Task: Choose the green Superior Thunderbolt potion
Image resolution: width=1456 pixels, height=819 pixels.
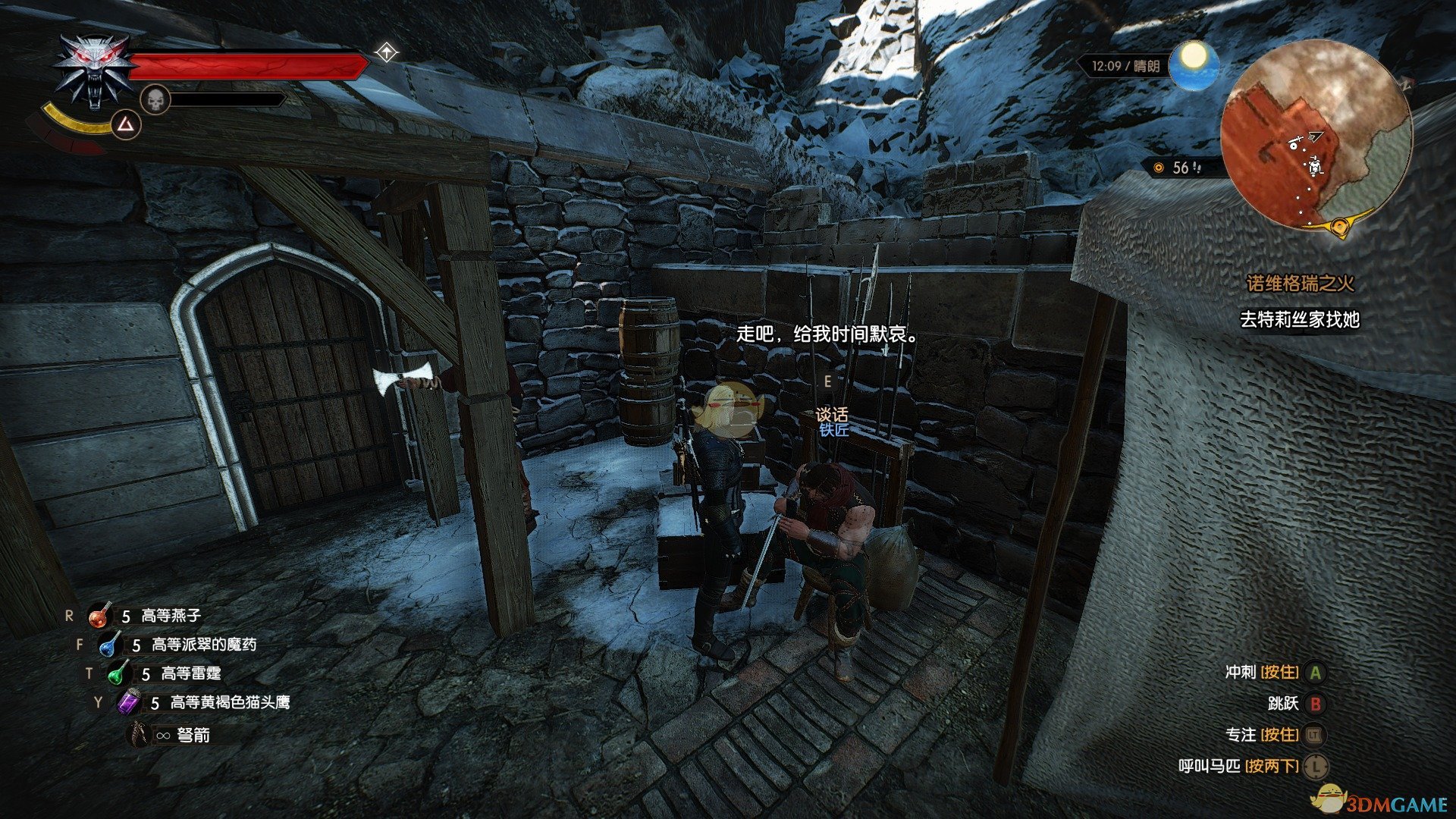Action: pos(118,673)
